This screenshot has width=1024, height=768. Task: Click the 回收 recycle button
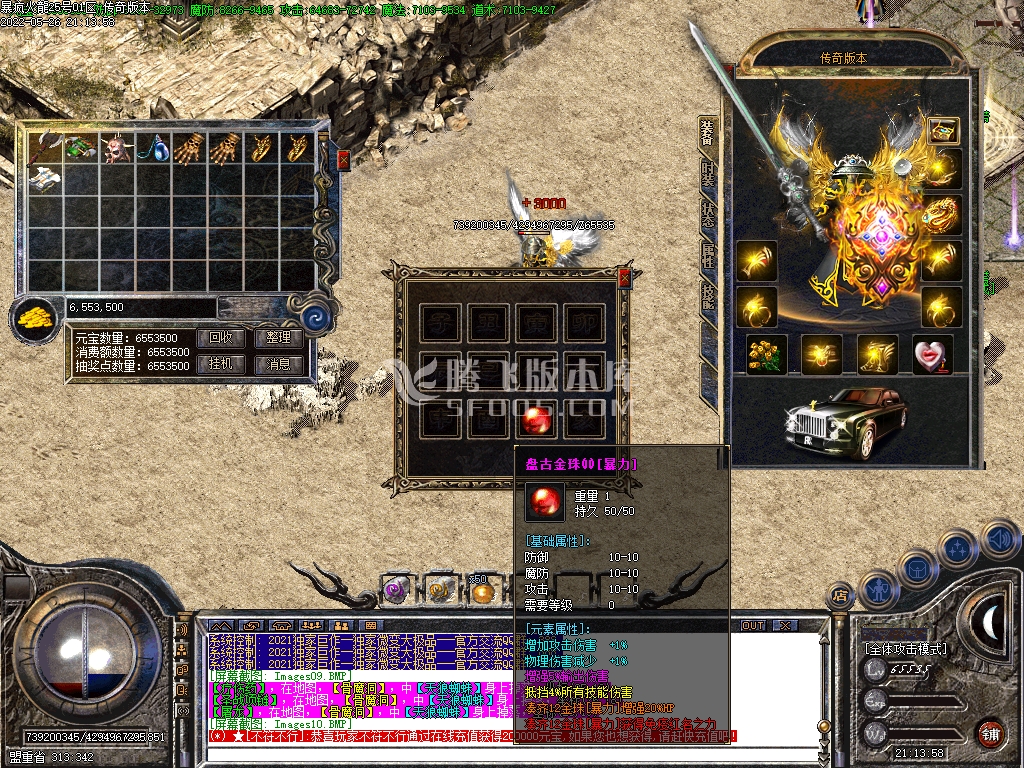click(221, 338)
